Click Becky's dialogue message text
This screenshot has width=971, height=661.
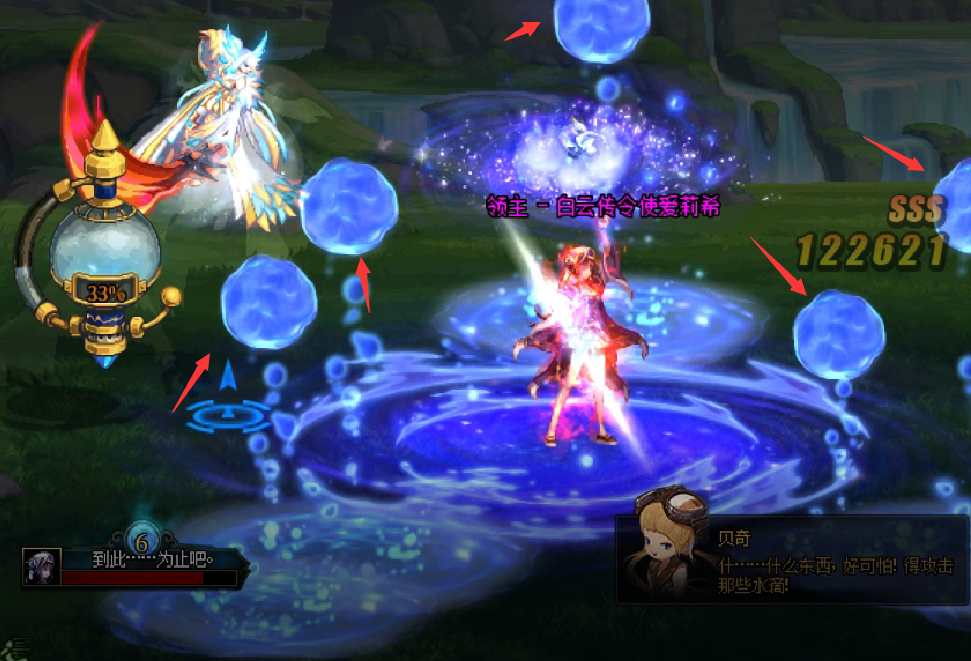click(834, 575)
